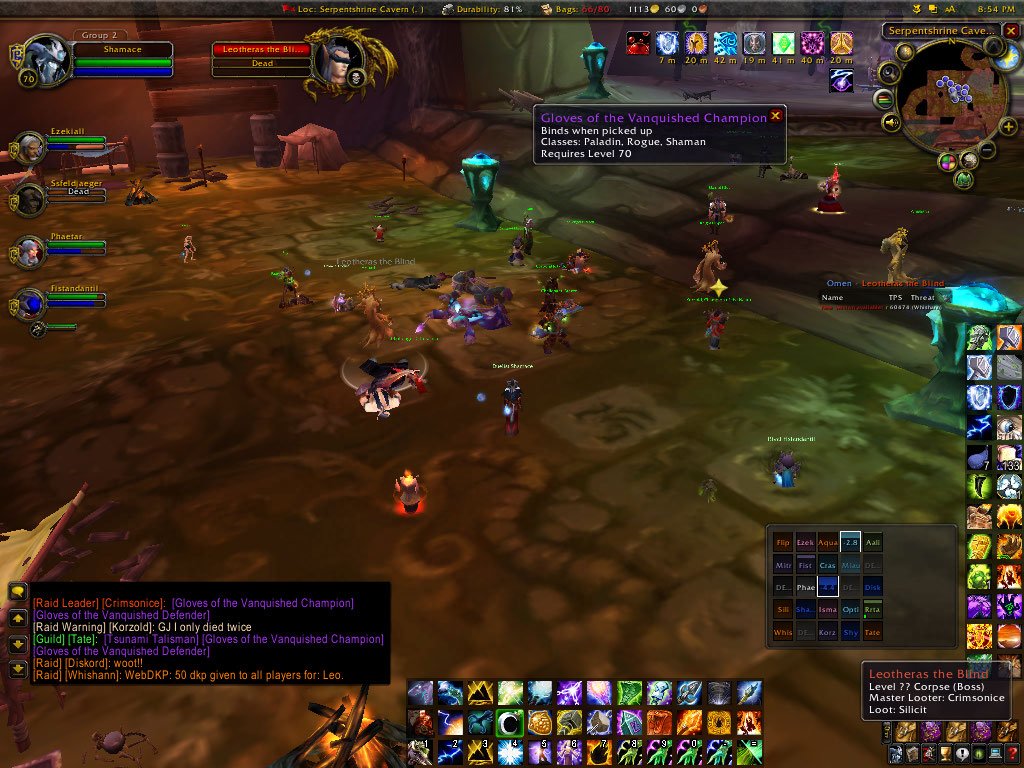Select the Korz raid frame cell
1024x768 pixels.
(x=827, y=632)
